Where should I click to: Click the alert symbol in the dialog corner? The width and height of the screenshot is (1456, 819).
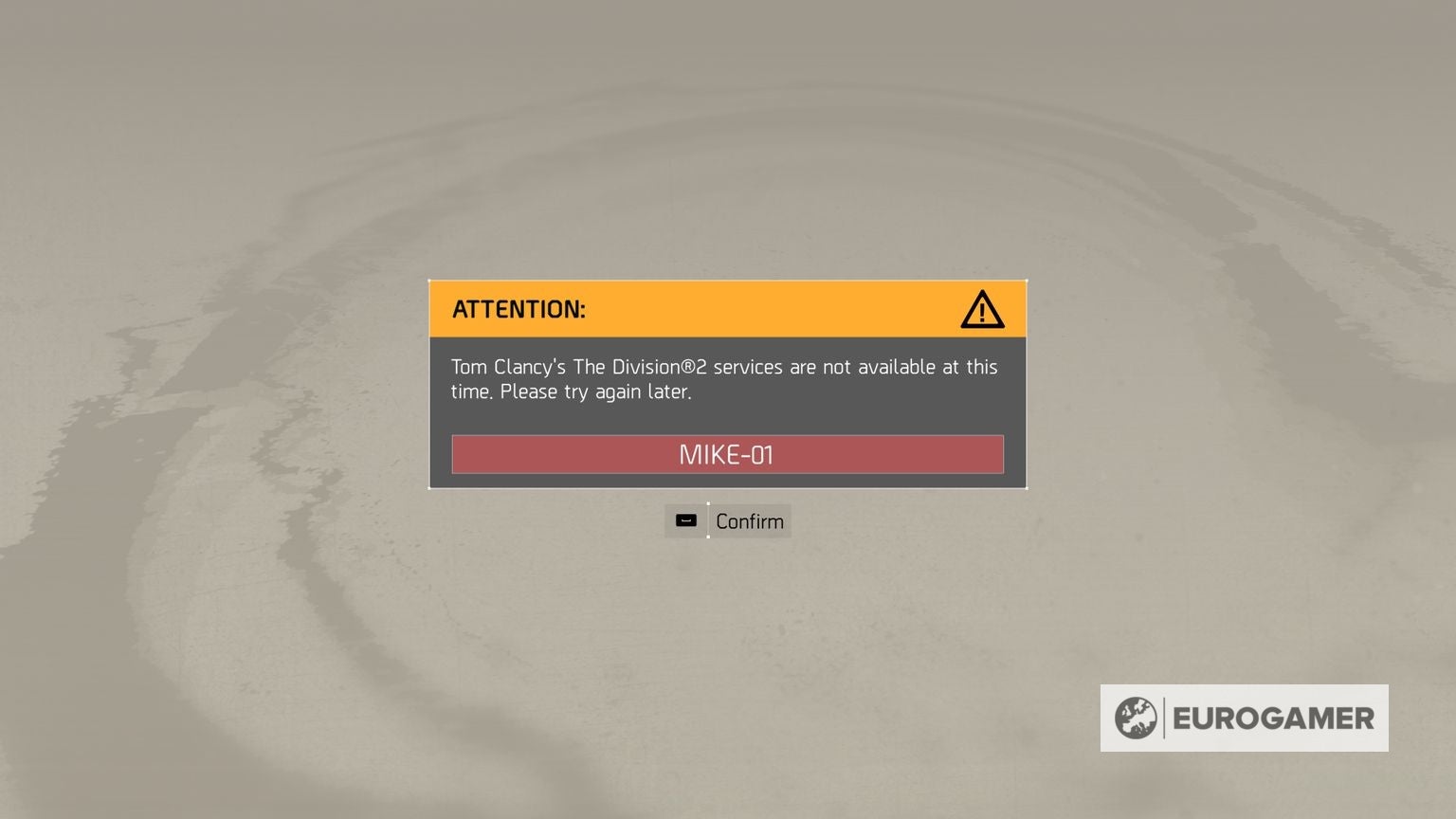982,309
